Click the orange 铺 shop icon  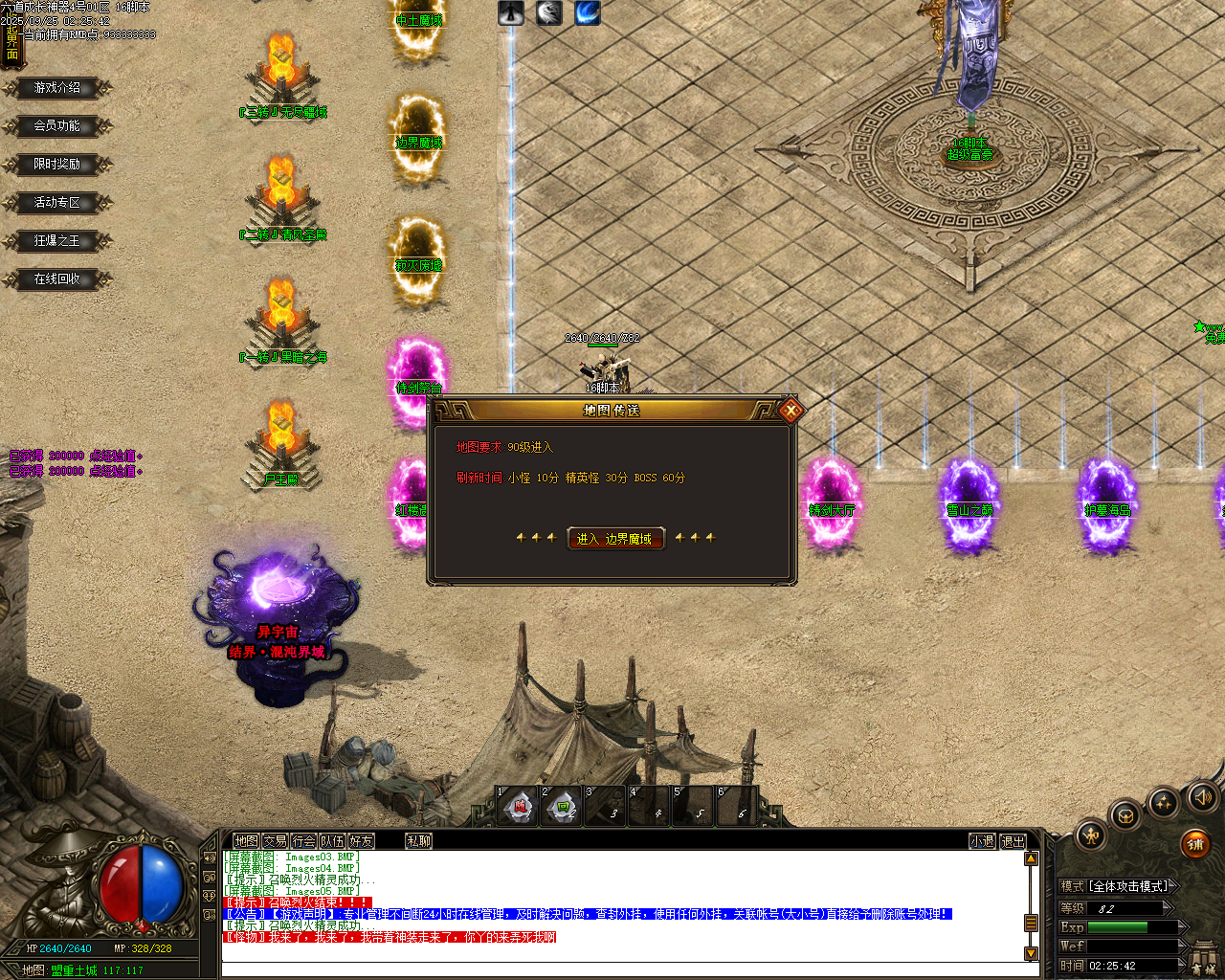1195,845
